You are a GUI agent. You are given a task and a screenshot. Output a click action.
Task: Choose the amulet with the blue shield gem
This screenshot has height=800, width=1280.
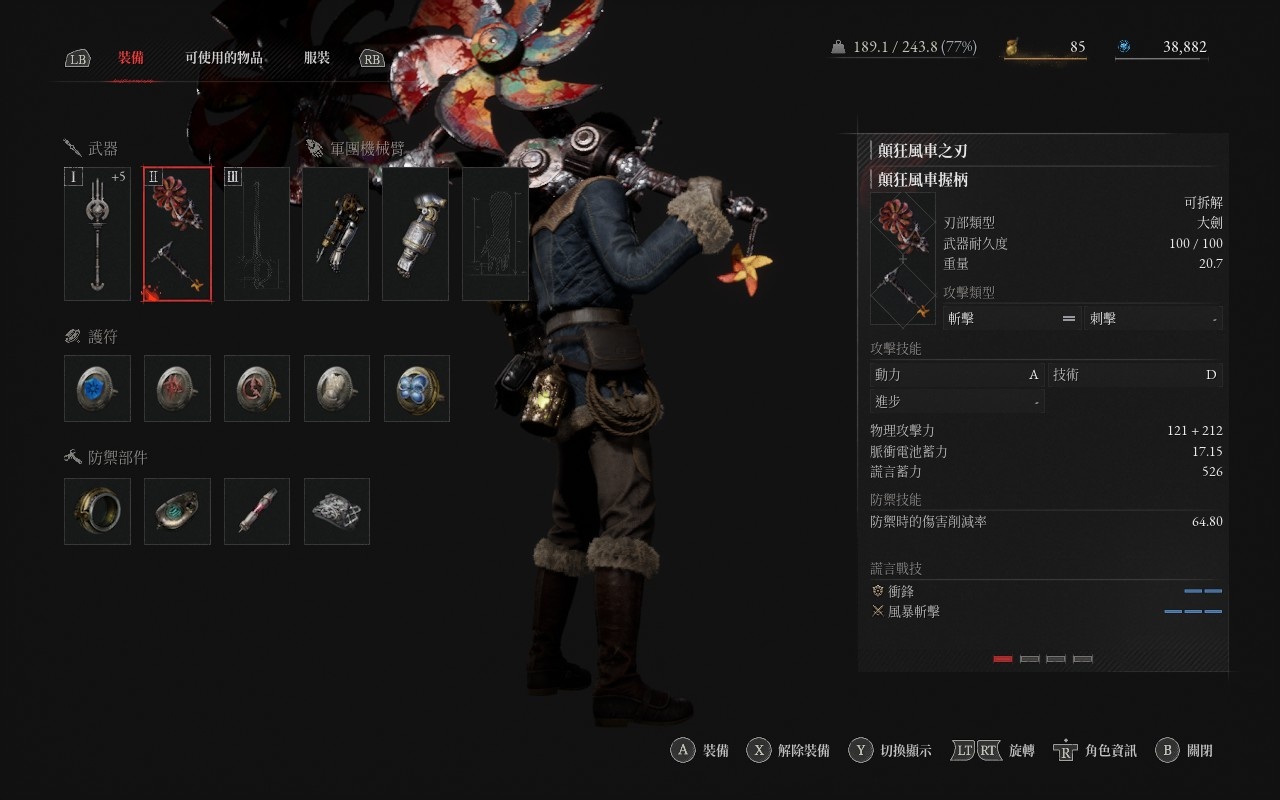(x=97, y=388)
